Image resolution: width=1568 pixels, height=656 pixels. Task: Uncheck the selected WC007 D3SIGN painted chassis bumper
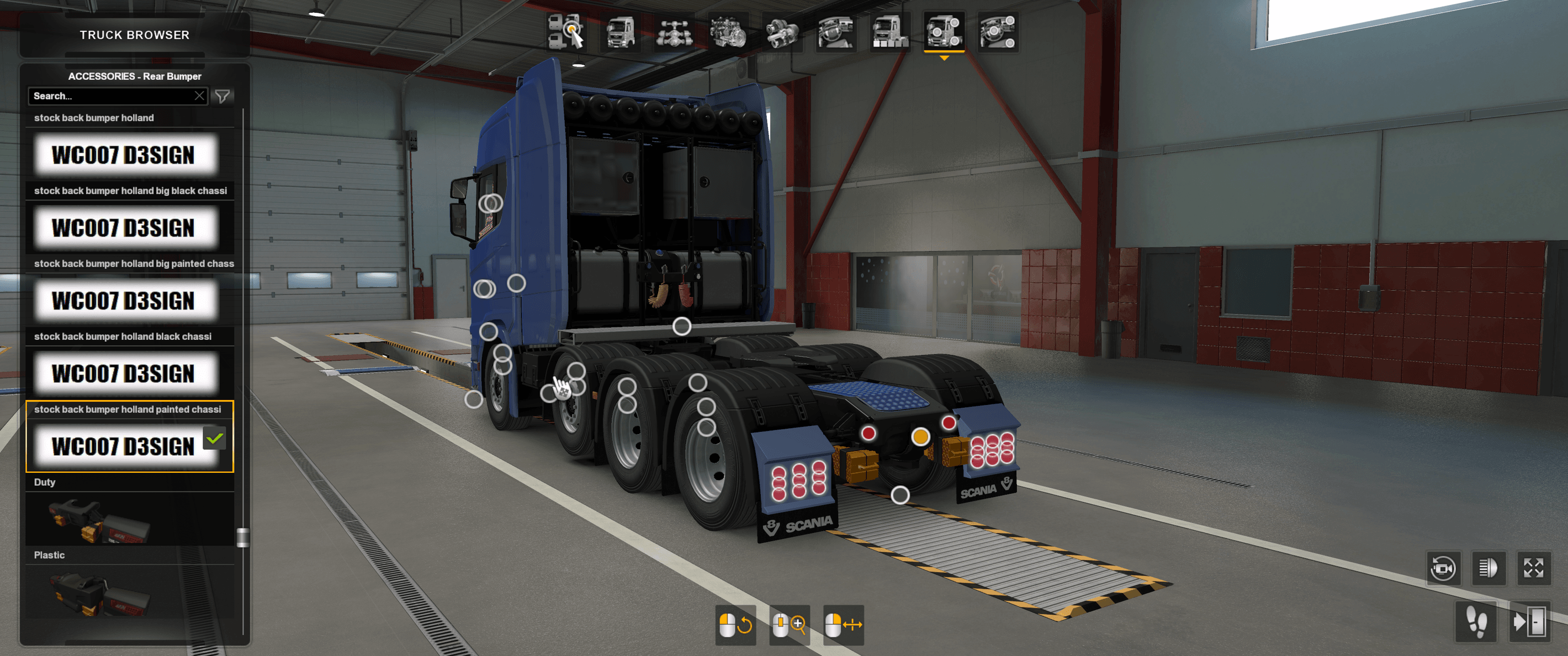click(214, 439)
